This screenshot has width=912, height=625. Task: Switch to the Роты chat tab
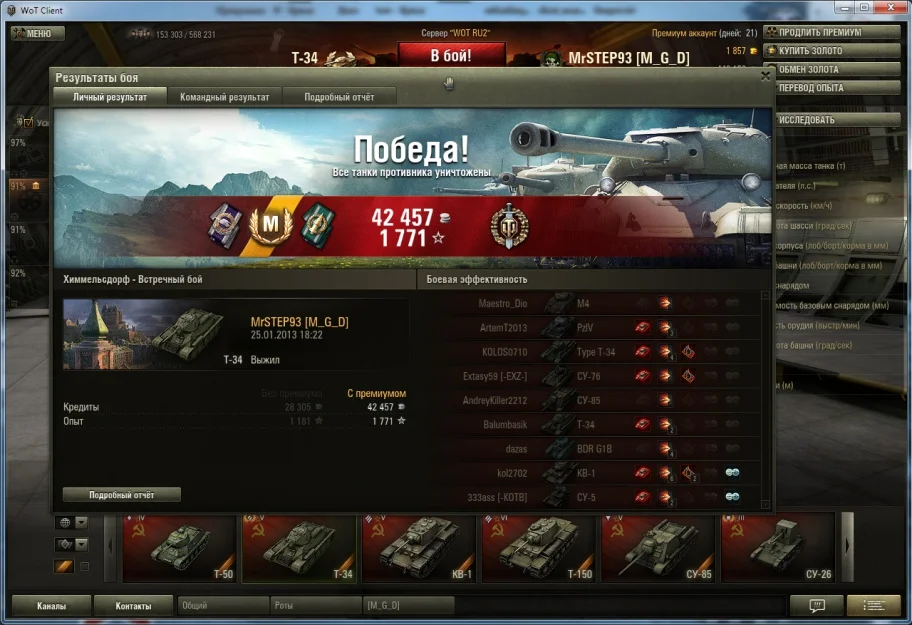pos(316,606)
